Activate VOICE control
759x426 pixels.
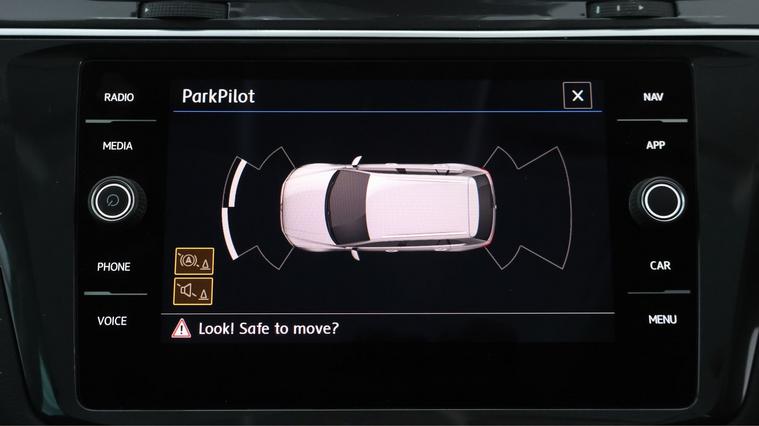pyautogui.click(x=112, y=321)
